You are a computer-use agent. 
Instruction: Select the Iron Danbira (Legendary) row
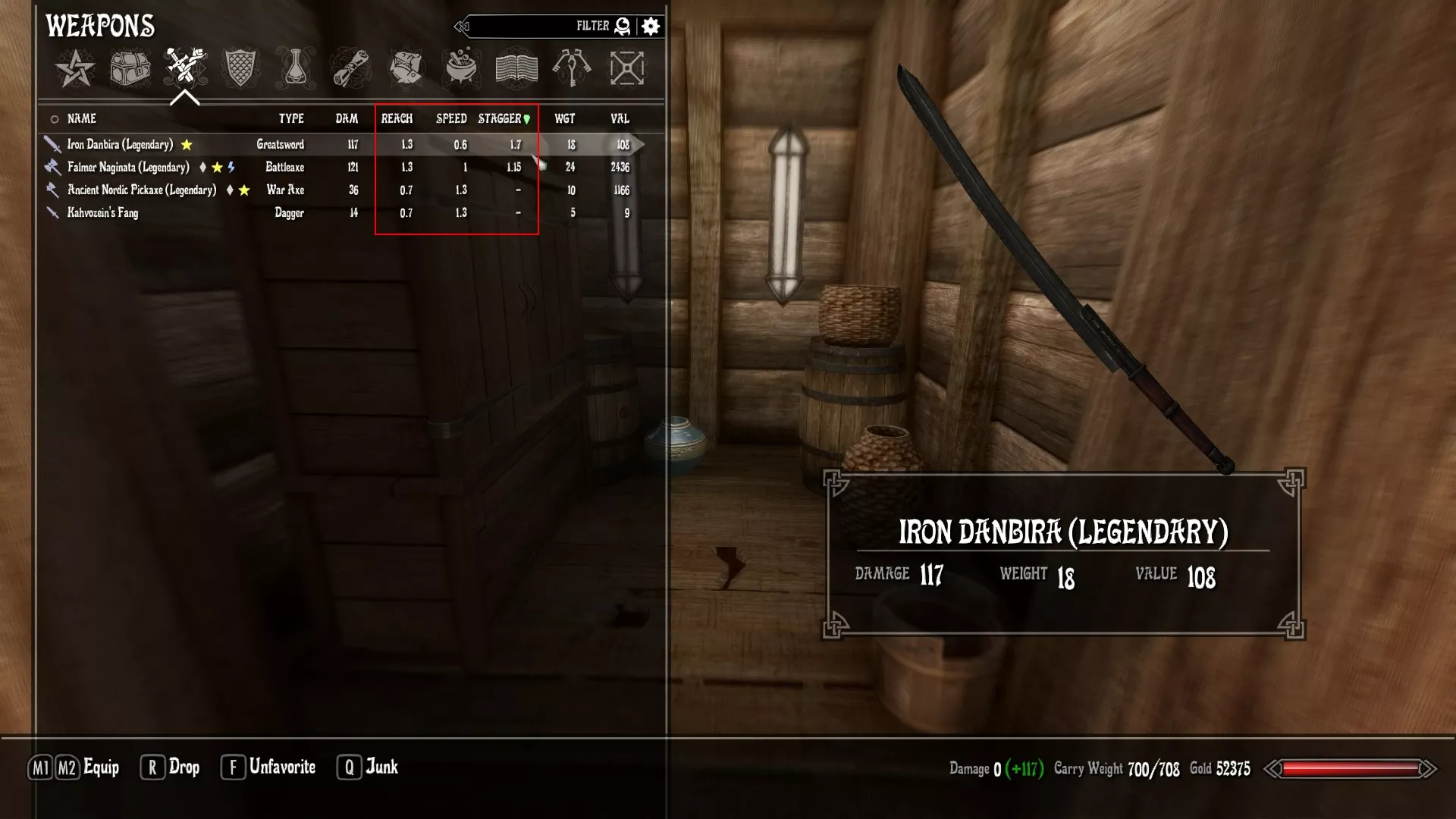120,144
